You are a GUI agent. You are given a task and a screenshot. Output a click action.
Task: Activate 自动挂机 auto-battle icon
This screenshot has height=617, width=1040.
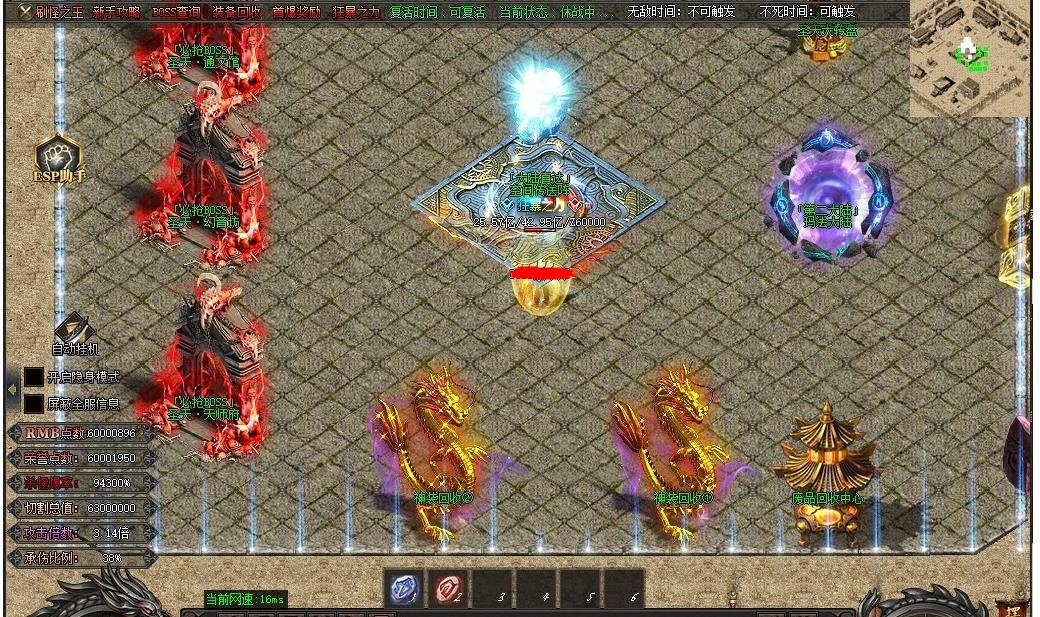75,331
